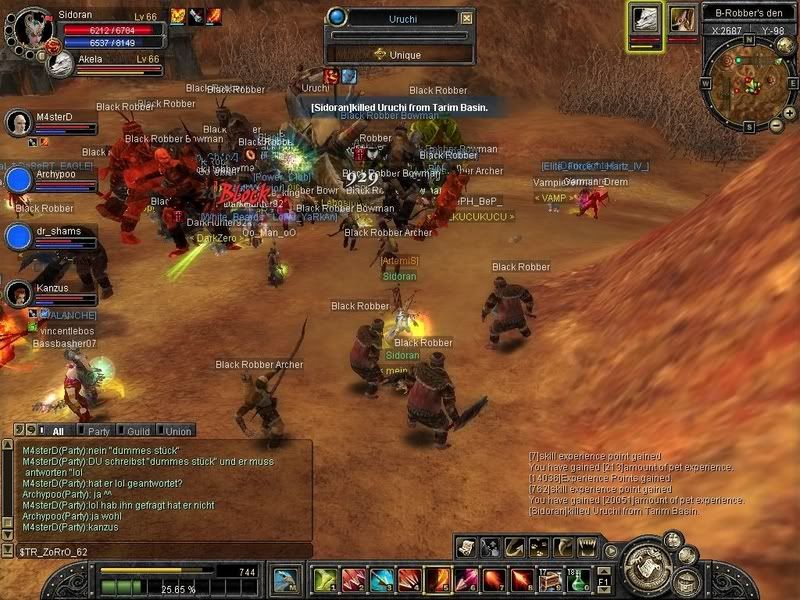Switch to the Party chat tab
This screenshot has width=800, height=600.
[98, 431]
